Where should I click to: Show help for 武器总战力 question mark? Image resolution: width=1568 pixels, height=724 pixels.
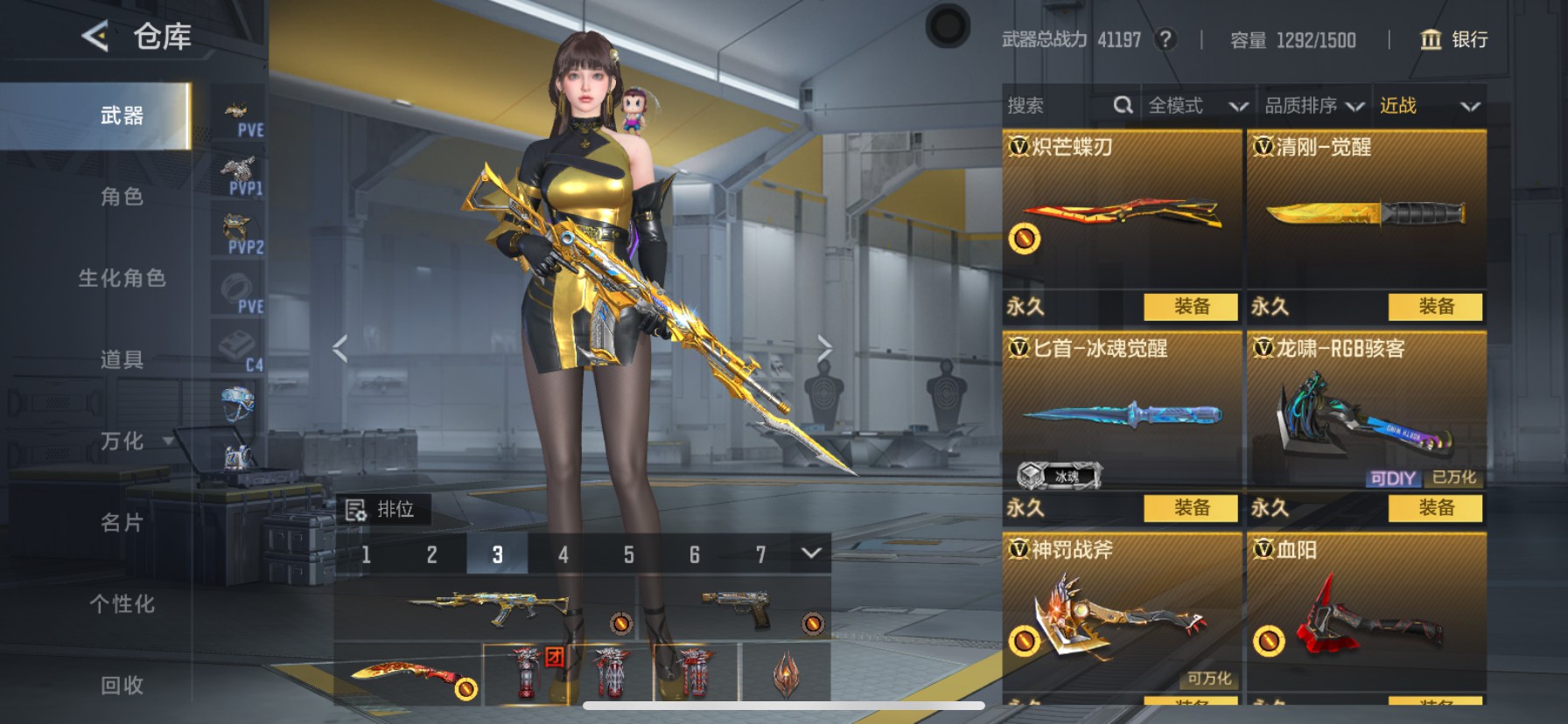[1165, 39]
